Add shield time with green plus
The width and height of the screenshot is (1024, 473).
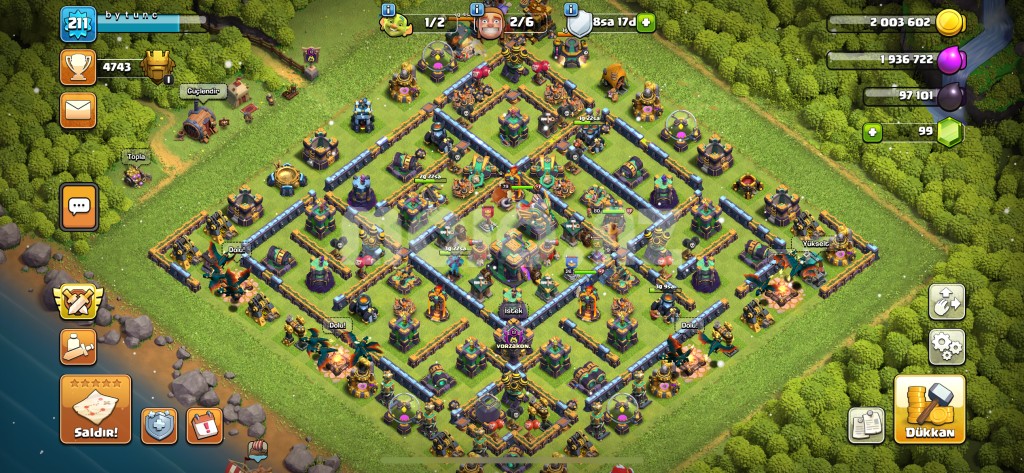[646, 21]
